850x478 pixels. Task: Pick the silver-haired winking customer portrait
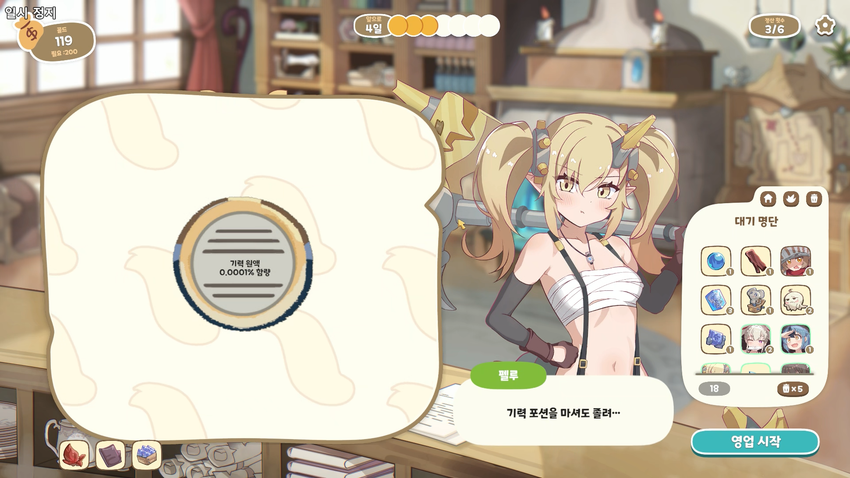pos(756,339)
